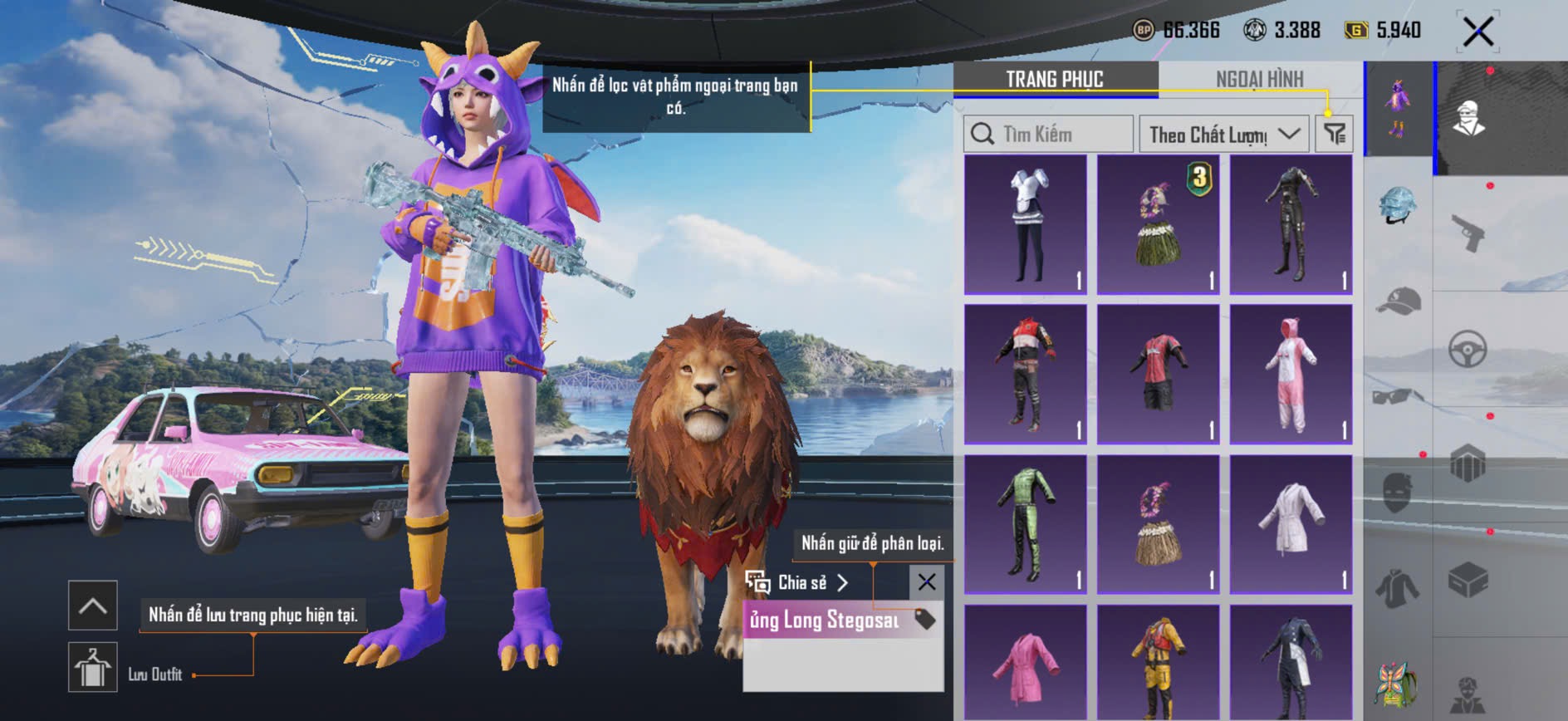Open the Theo Chất Lượng sort dropdown

click(1223, 134)
